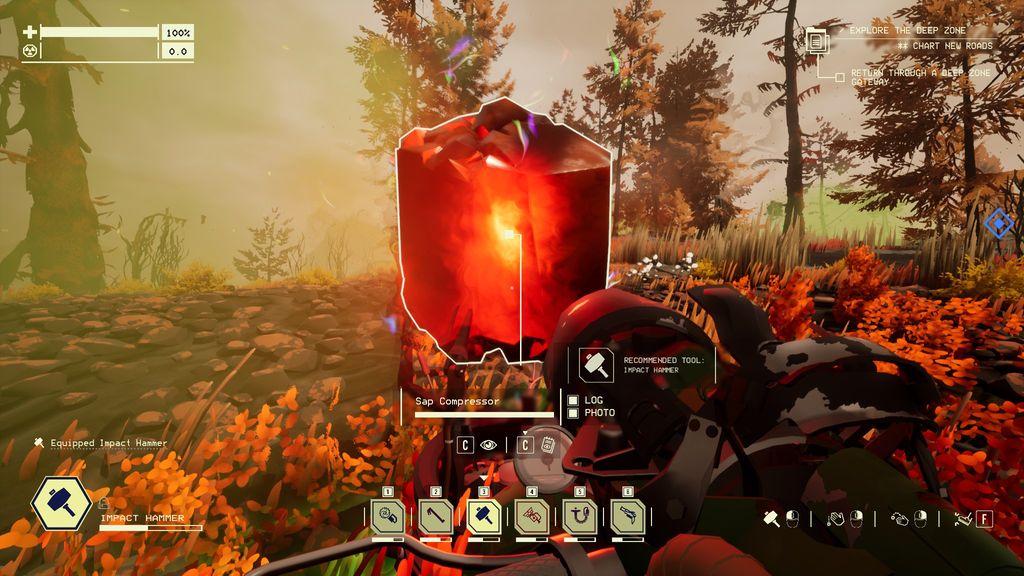Pick the flare gun hotbar slot
This screenshot has height=576, width=1024.
pyautogui.click(x=627, y=516)
